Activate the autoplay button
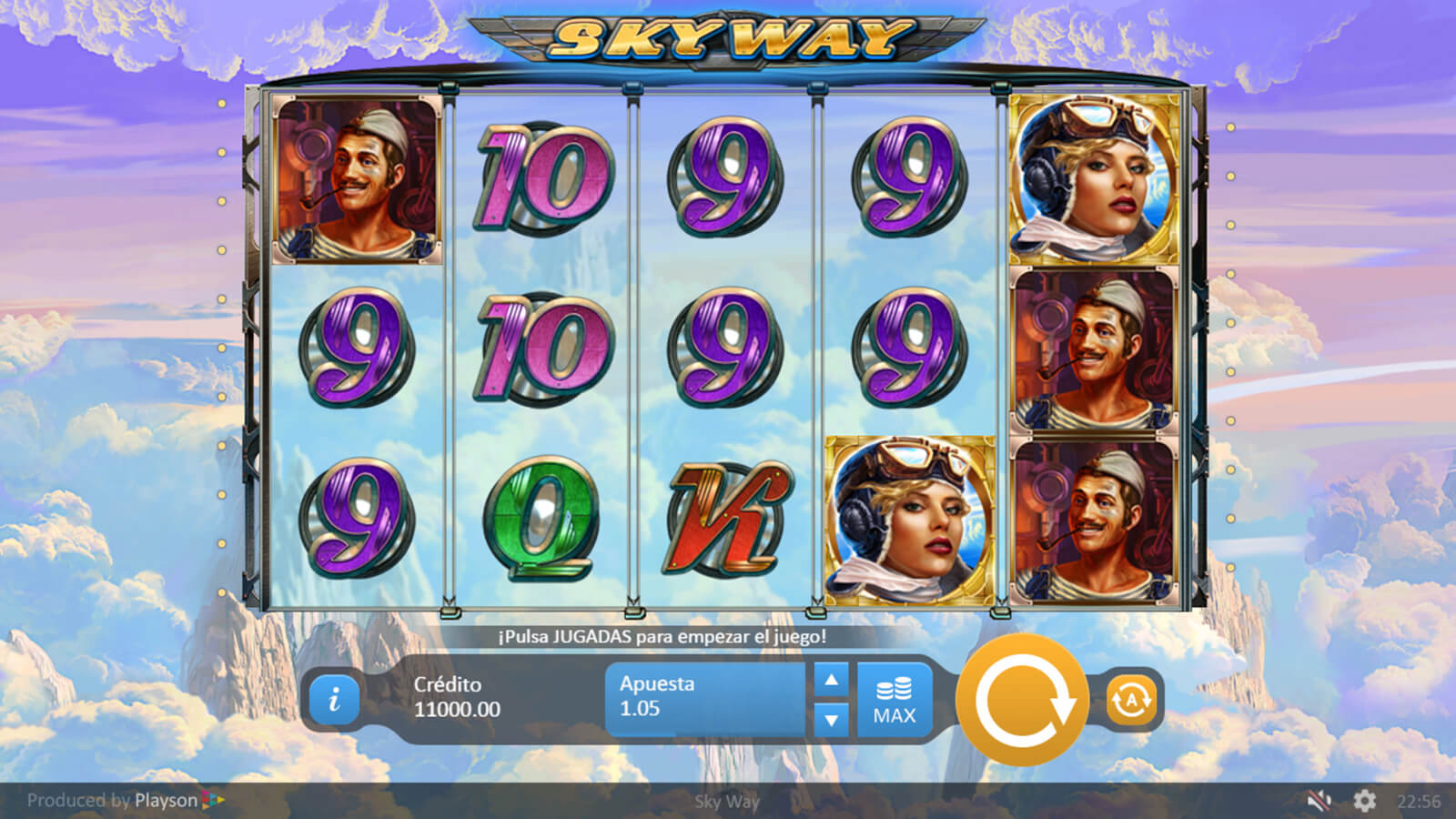 coord(1130,700)
